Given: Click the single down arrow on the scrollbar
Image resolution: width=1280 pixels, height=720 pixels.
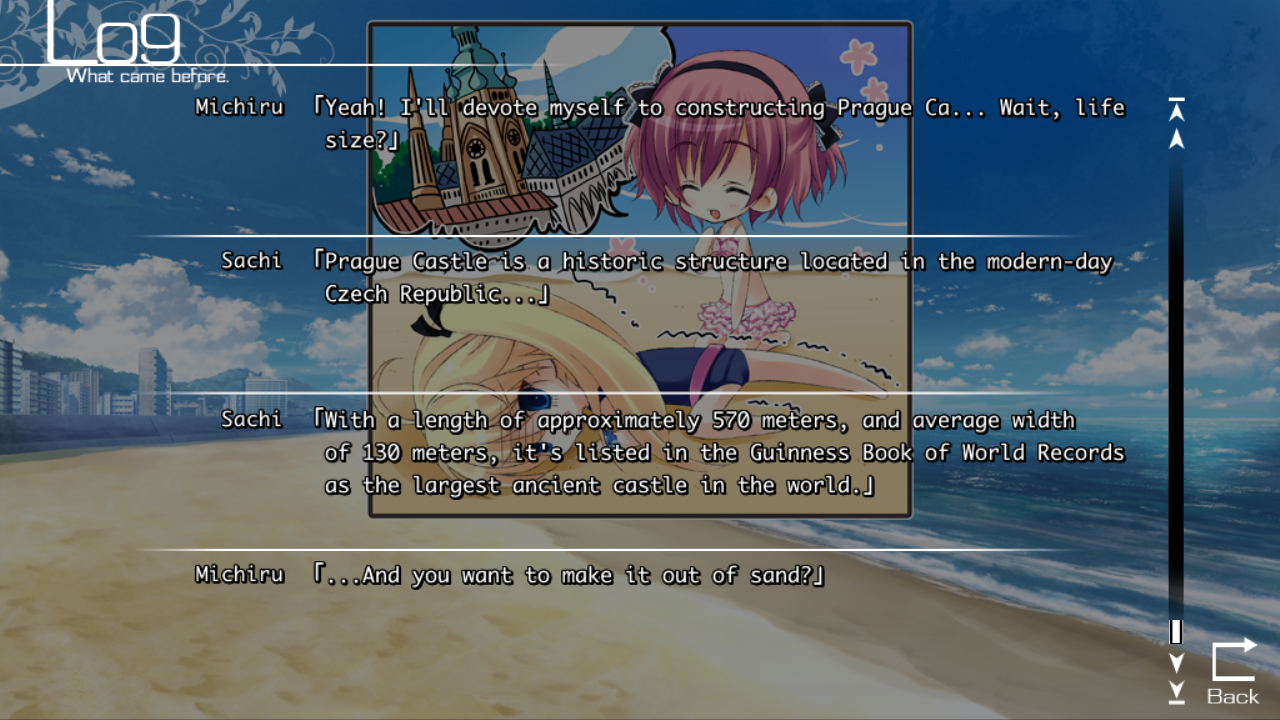Looking at the screenshot, I should pyautogui.click(x=1176, y=662).
